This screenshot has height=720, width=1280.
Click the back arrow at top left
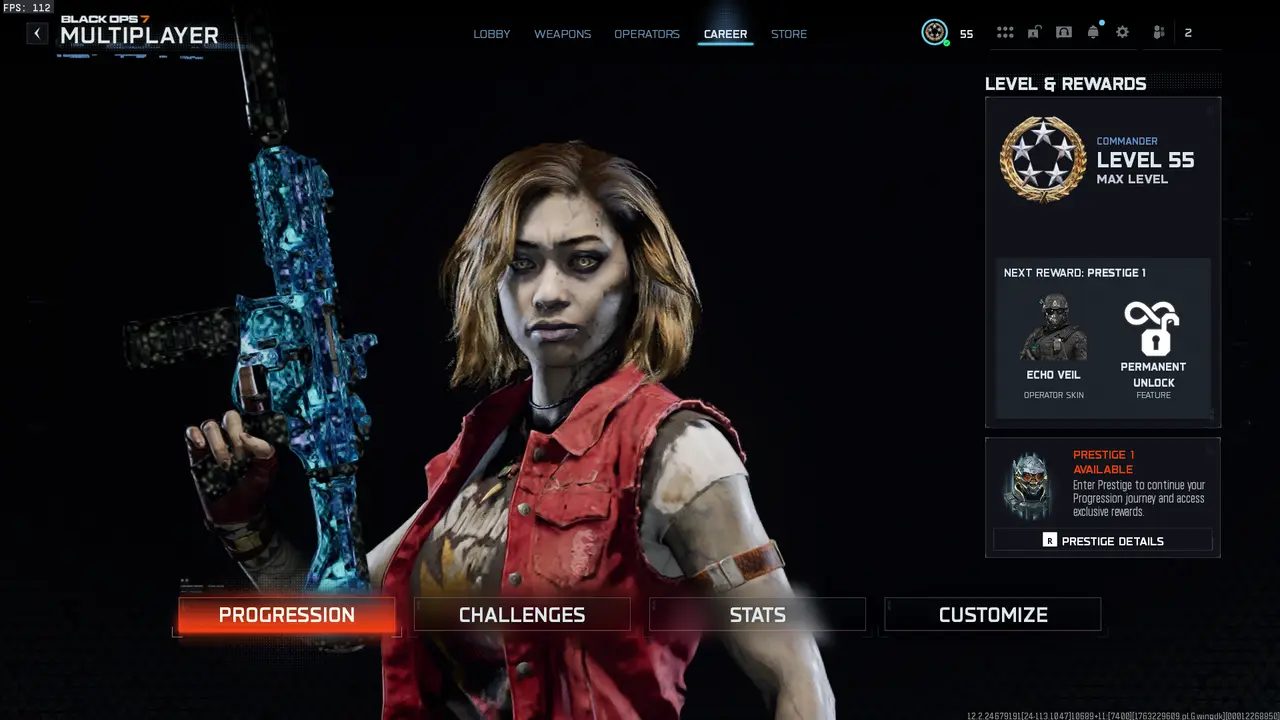click(36, 32)
